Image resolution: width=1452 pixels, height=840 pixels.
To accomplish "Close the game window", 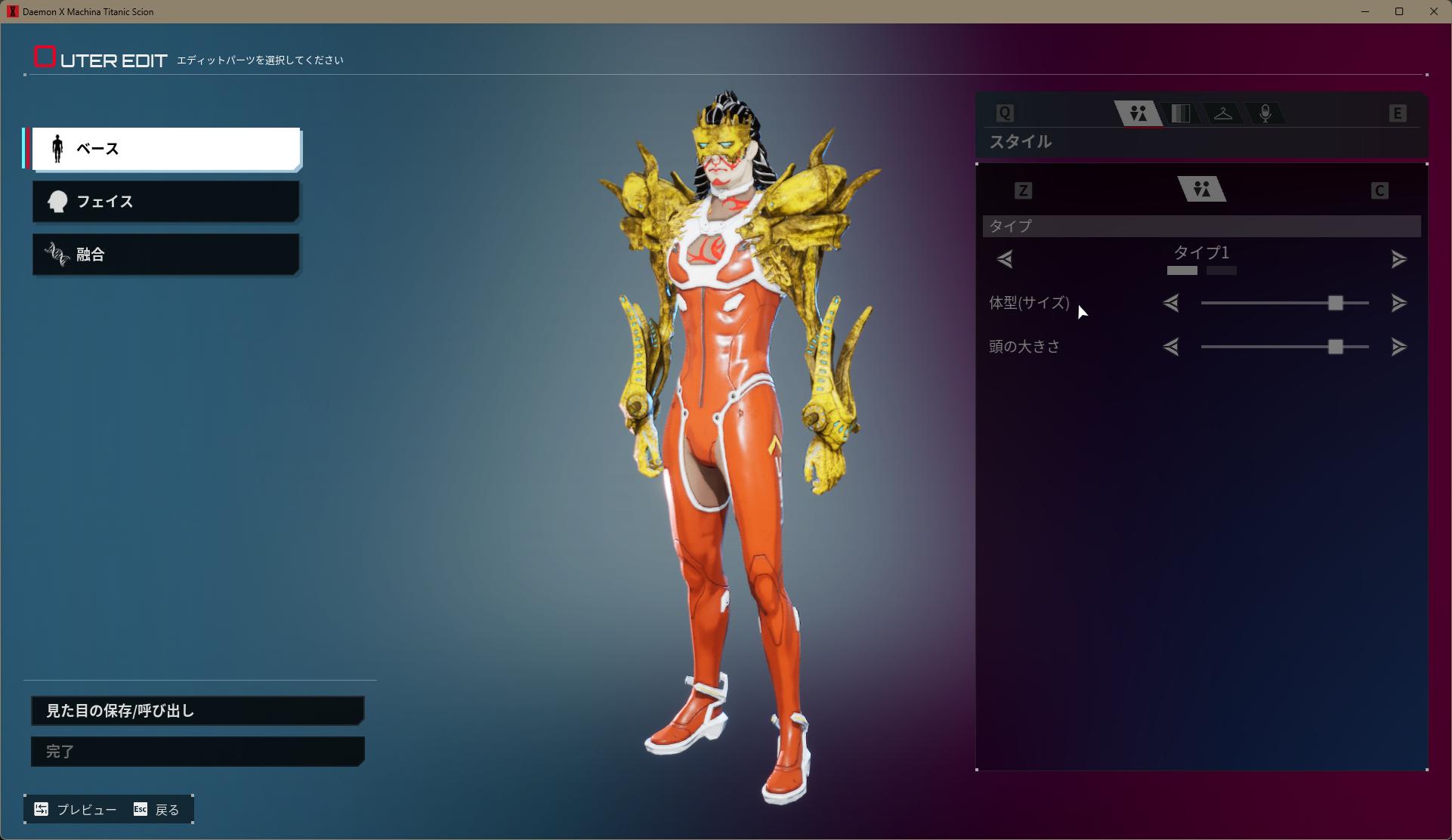I will pyautogui.click(x=1433, y=11).
